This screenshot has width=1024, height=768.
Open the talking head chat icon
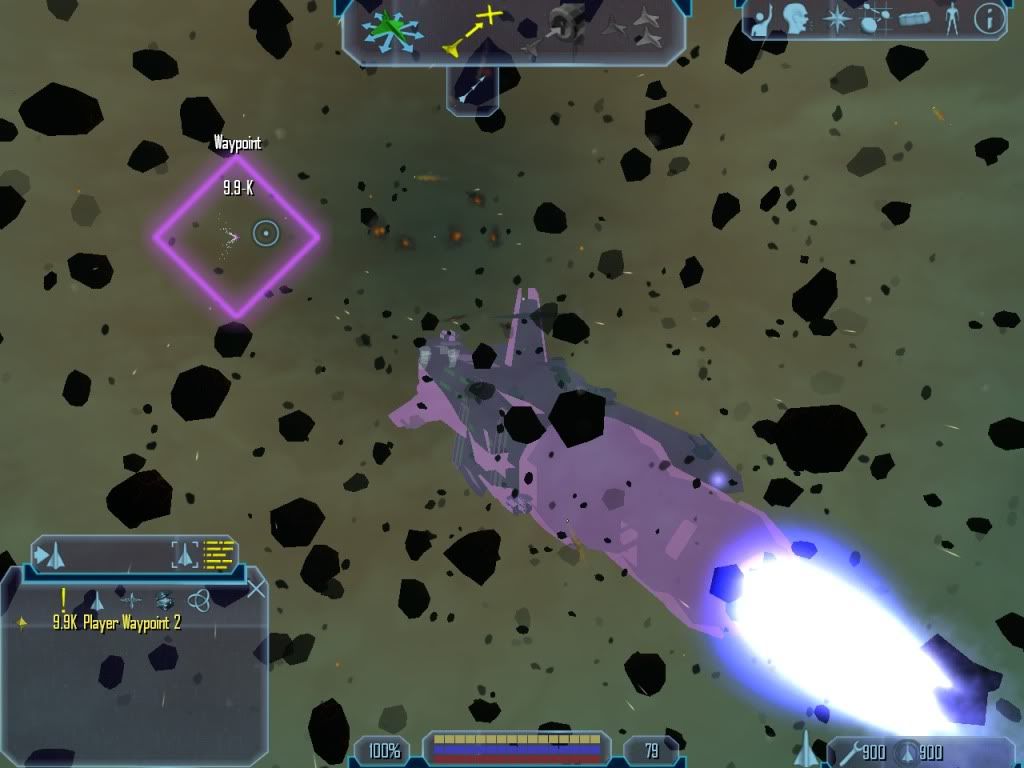pyautogui.click(x=796, y=20)
